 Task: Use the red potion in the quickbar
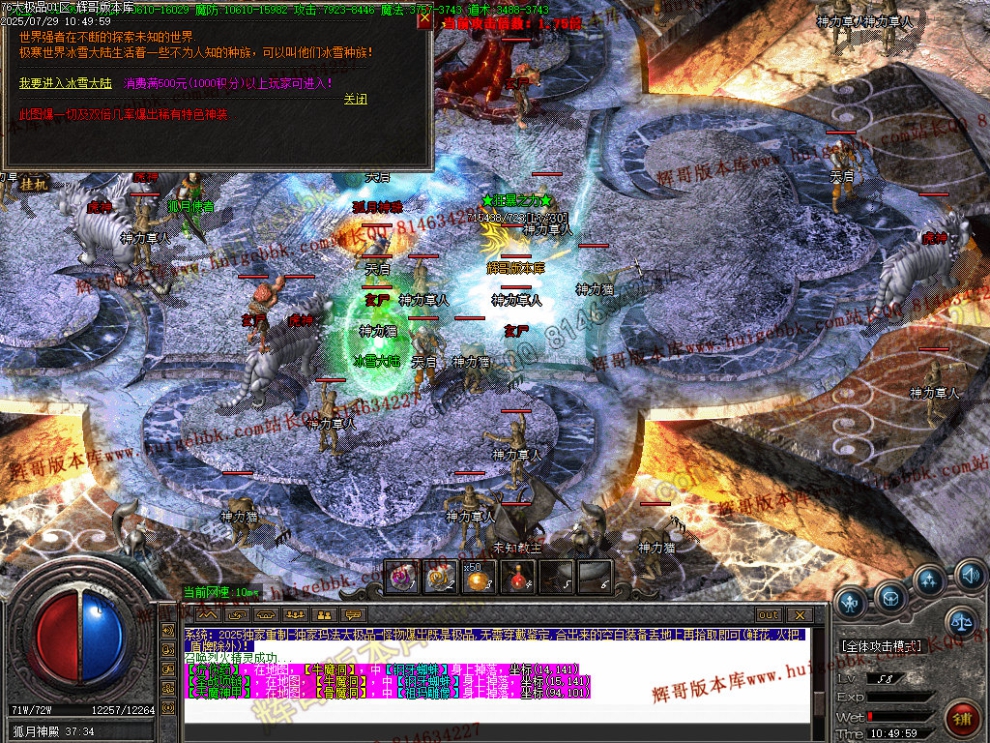coord(517,577)
